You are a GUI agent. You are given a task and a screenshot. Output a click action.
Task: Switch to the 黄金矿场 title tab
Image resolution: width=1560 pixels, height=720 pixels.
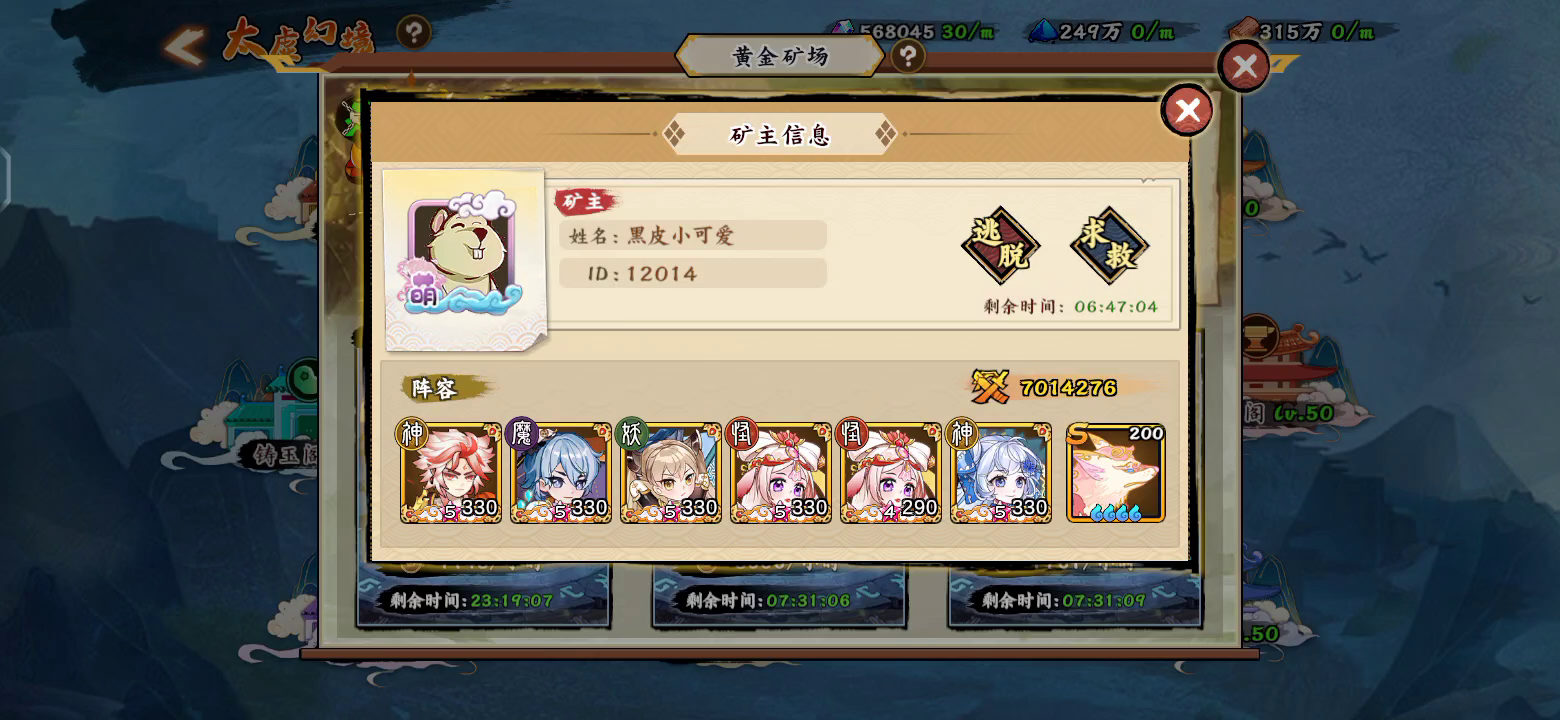point(780,57)
